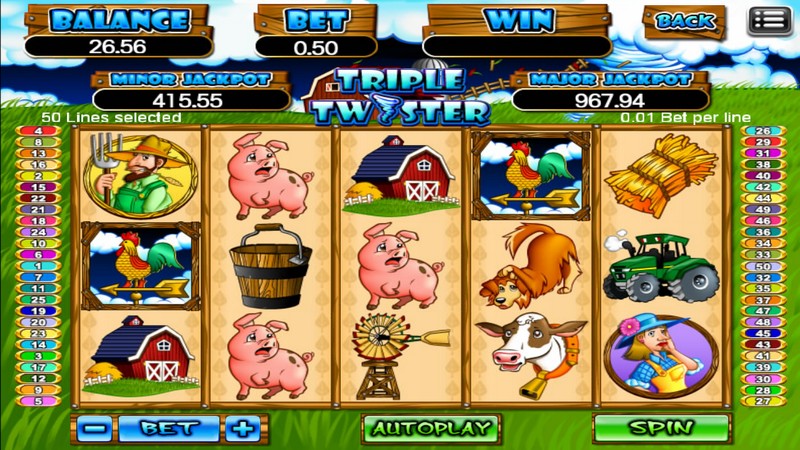Go back using the Back sign
Viewport: 800px width, 450px height.
[x=685, y=20]
